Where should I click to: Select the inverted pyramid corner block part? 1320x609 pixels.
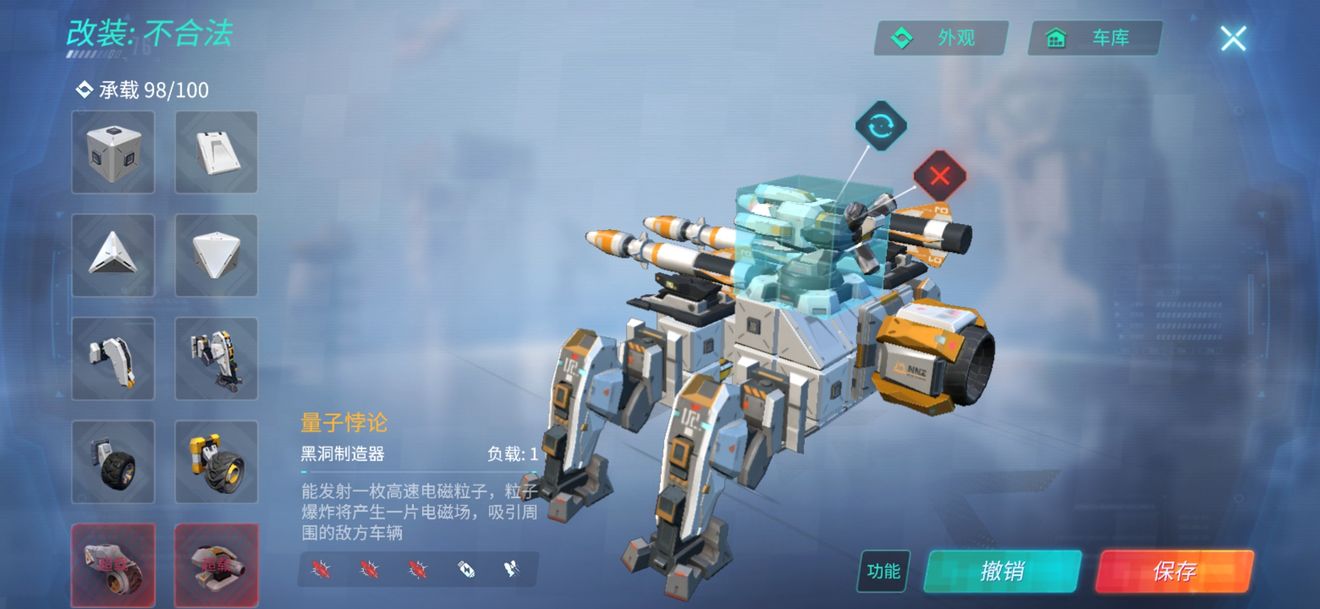click(x=216, y=255)
